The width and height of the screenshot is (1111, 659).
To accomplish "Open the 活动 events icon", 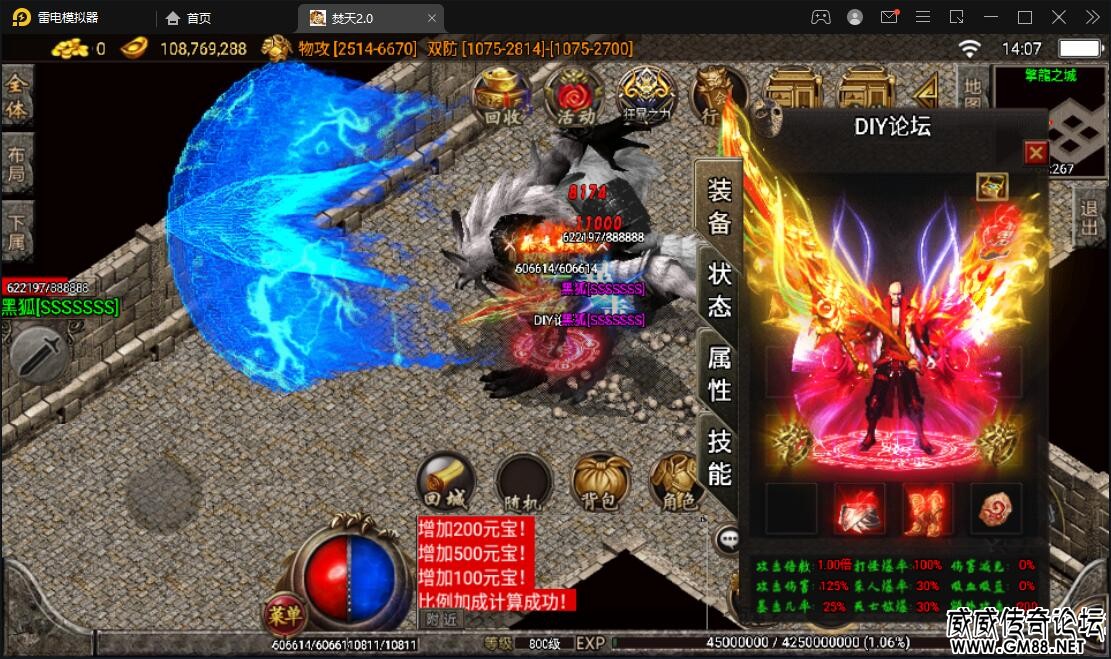I will tap(575, 95).
